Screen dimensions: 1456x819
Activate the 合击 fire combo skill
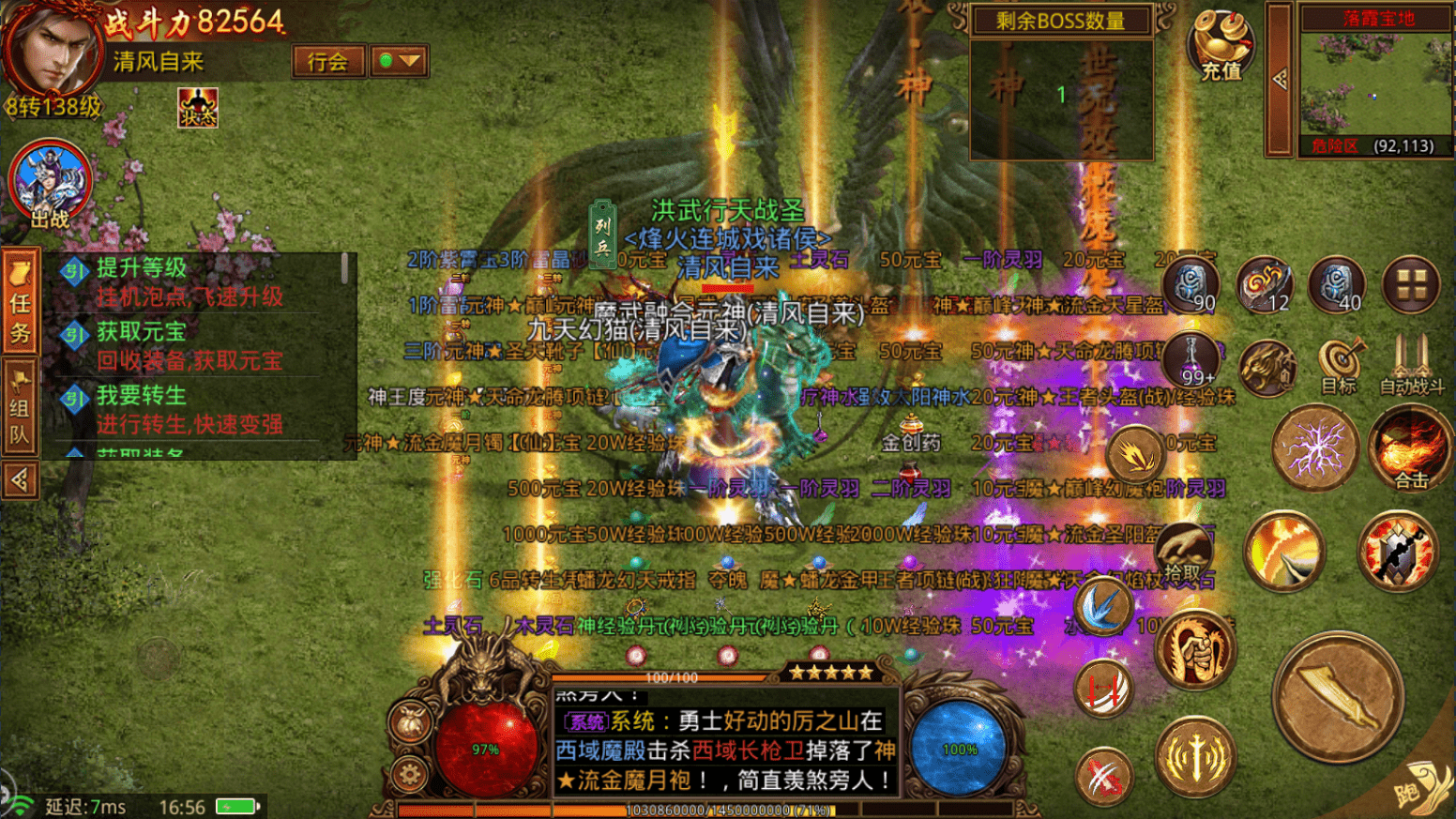pyautogui.click(x=1410, y=449)
